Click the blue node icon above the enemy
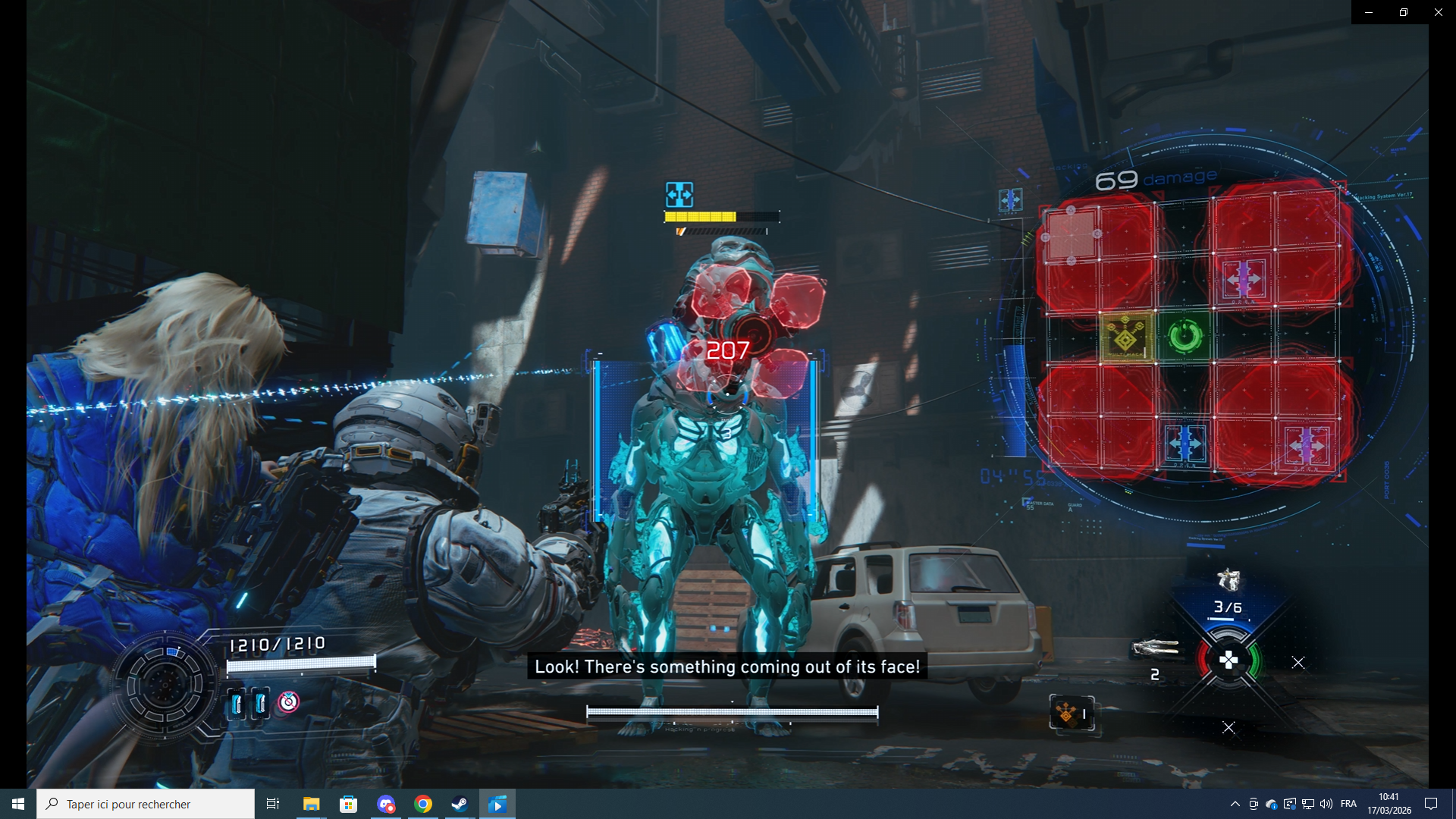The height and width of the screenshot is (819, 1456). click(x=679, y=195)
